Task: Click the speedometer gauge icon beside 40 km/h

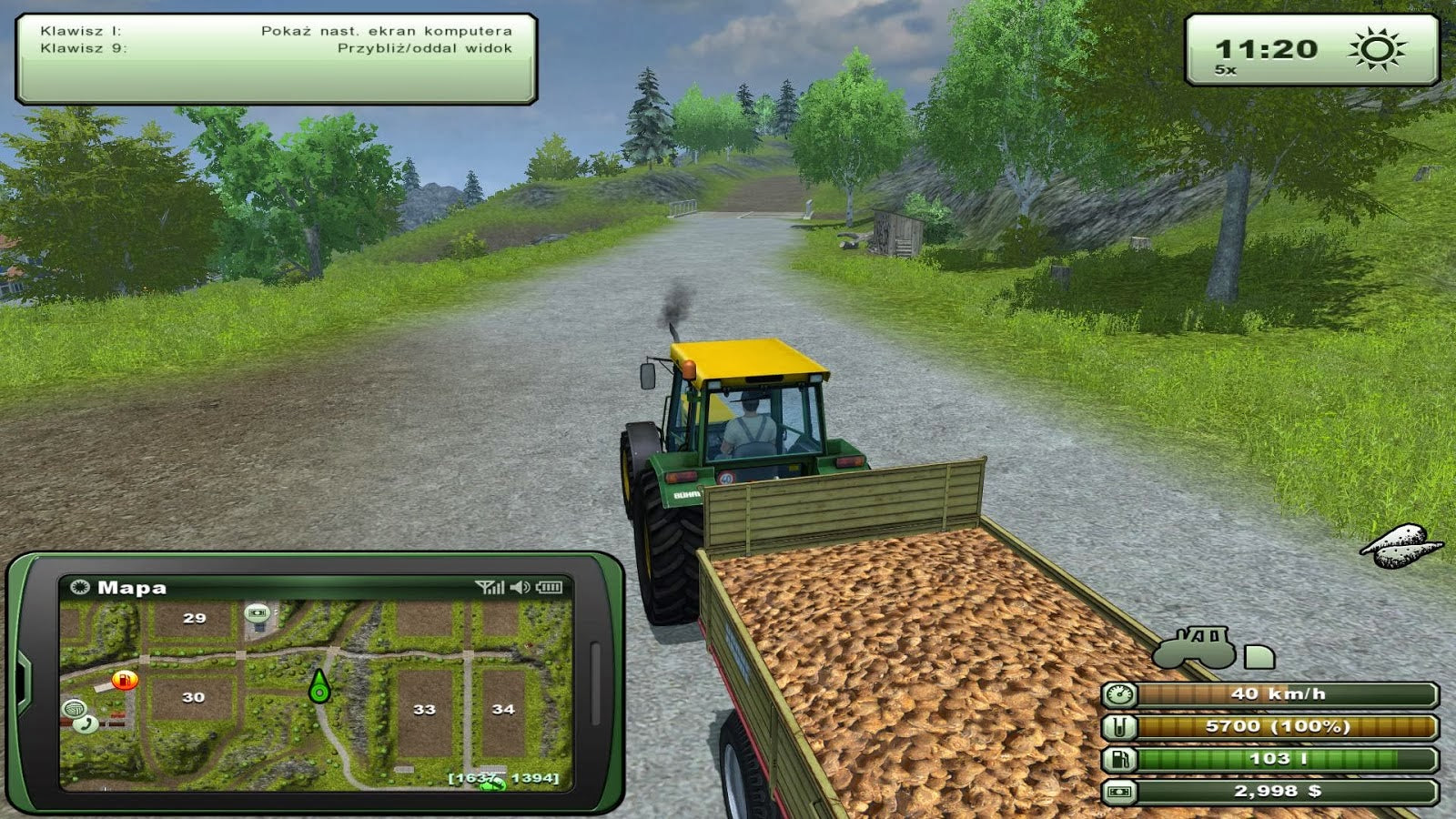Action: 1119,694
